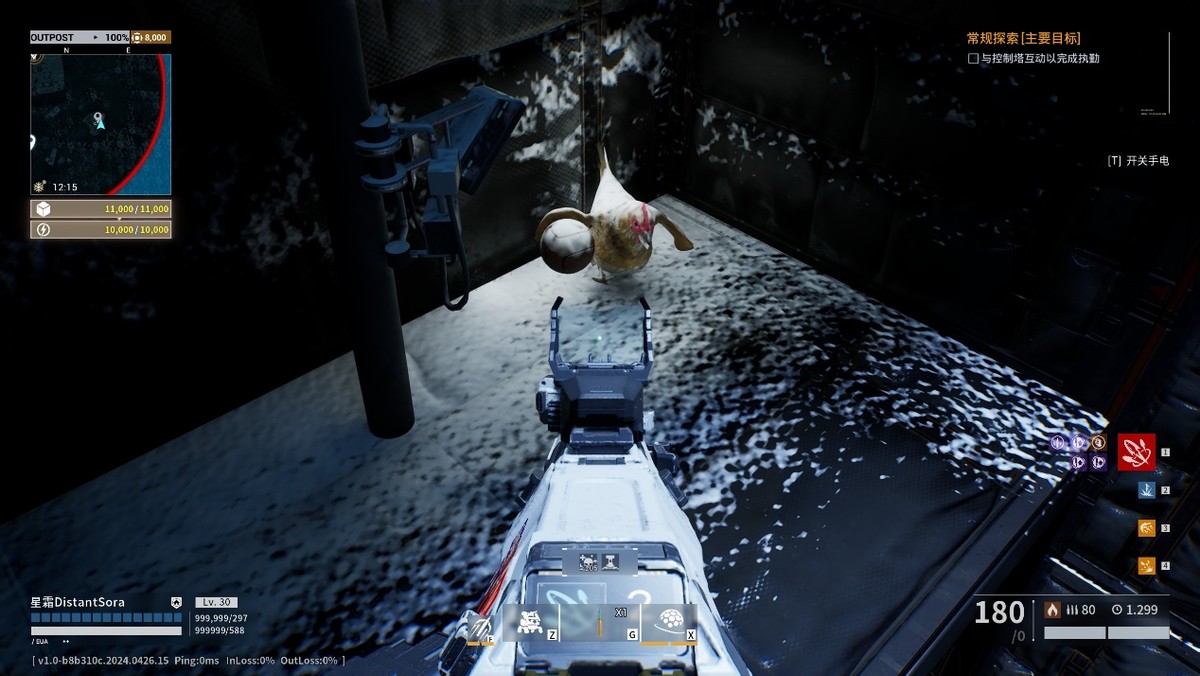Open the routine exploration objective tracker title

[x=1023, y=38]
